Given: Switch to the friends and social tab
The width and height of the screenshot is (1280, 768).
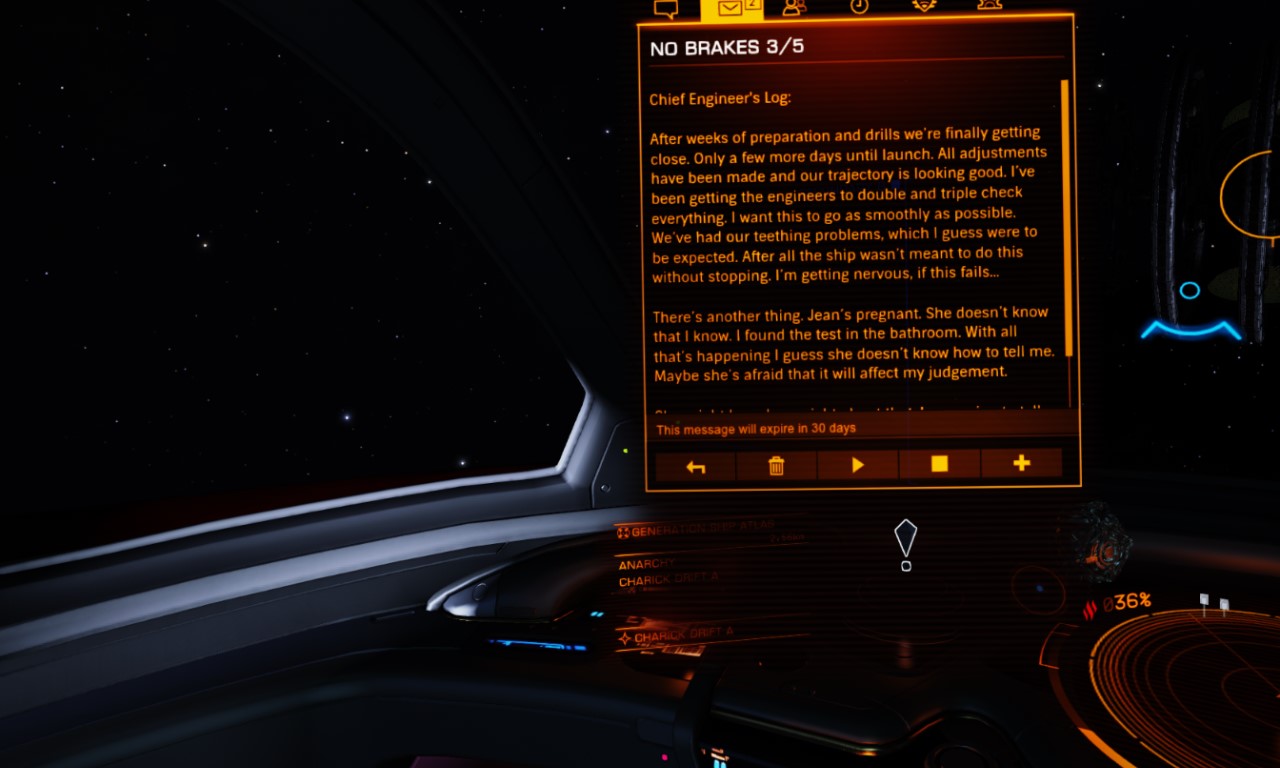Looking at the screenshot, I should pyautogui.click(x=794, y=7).
